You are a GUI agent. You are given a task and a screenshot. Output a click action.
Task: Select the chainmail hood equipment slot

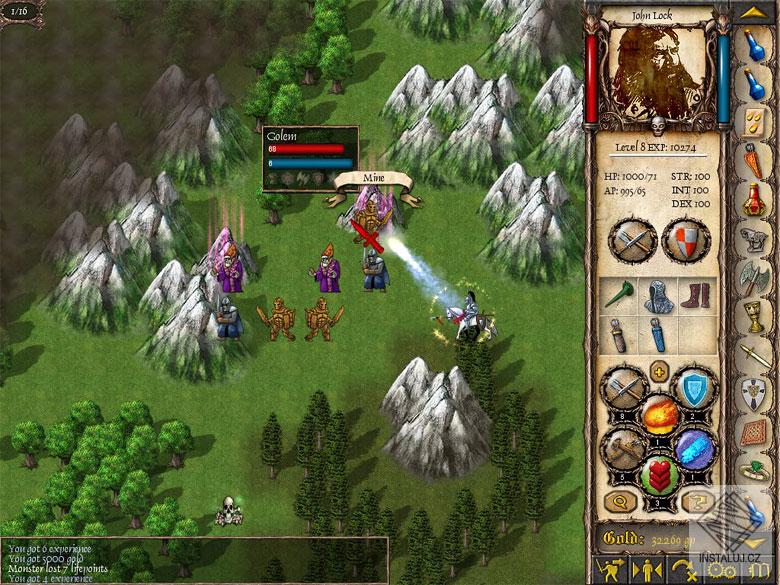click(x=657, y=294)
